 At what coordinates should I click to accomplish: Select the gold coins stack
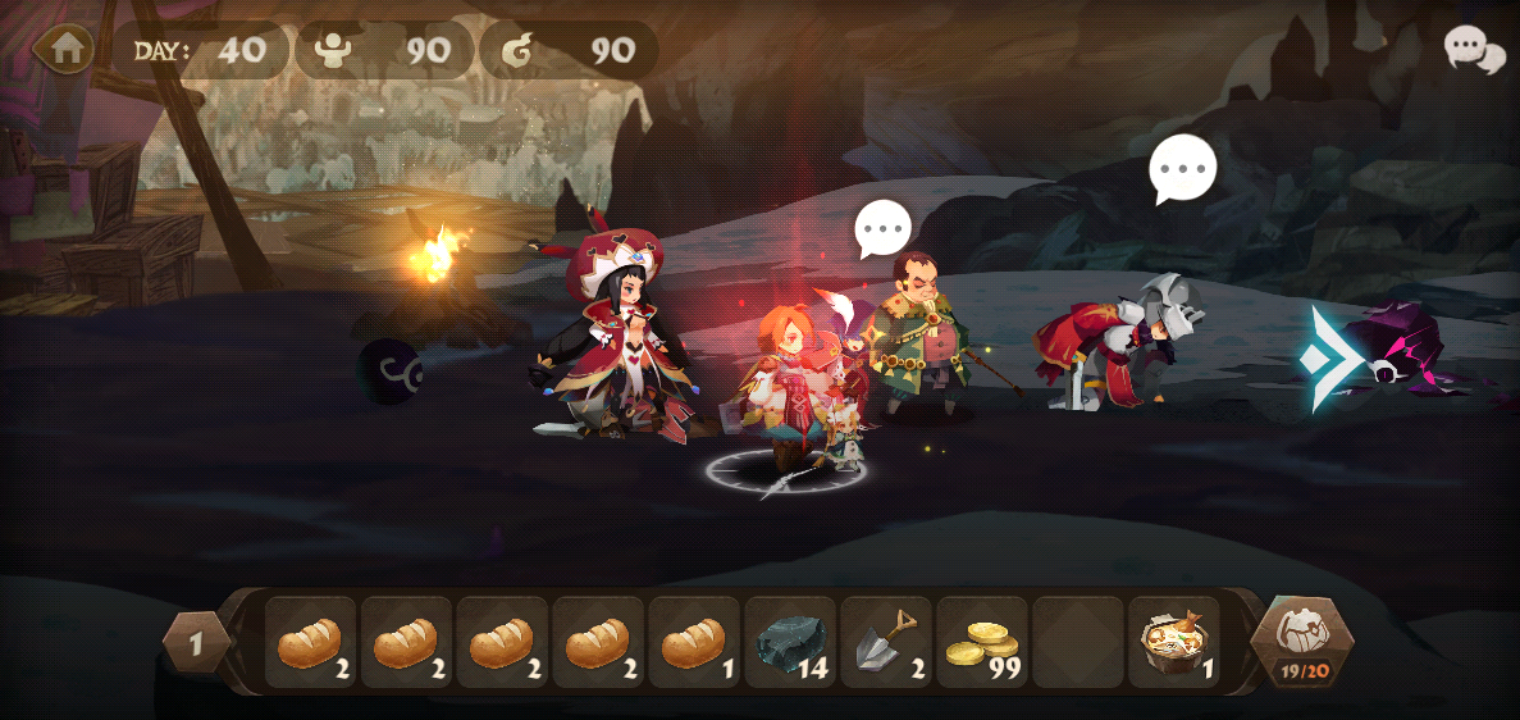click(x=982, y=642)
